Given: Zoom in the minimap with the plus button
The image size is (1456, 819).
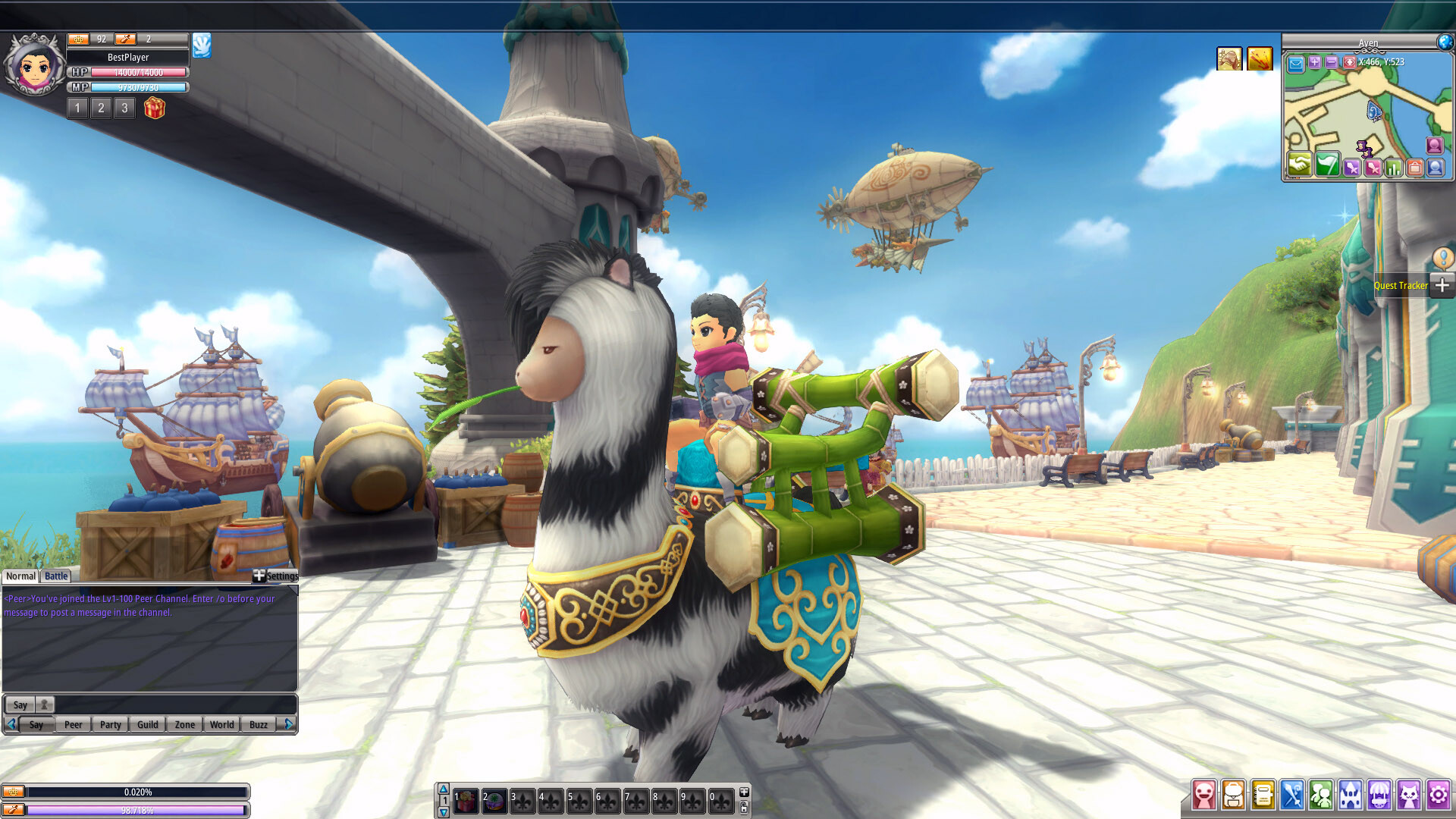Looking at the screenshot, I should 1314,63.
